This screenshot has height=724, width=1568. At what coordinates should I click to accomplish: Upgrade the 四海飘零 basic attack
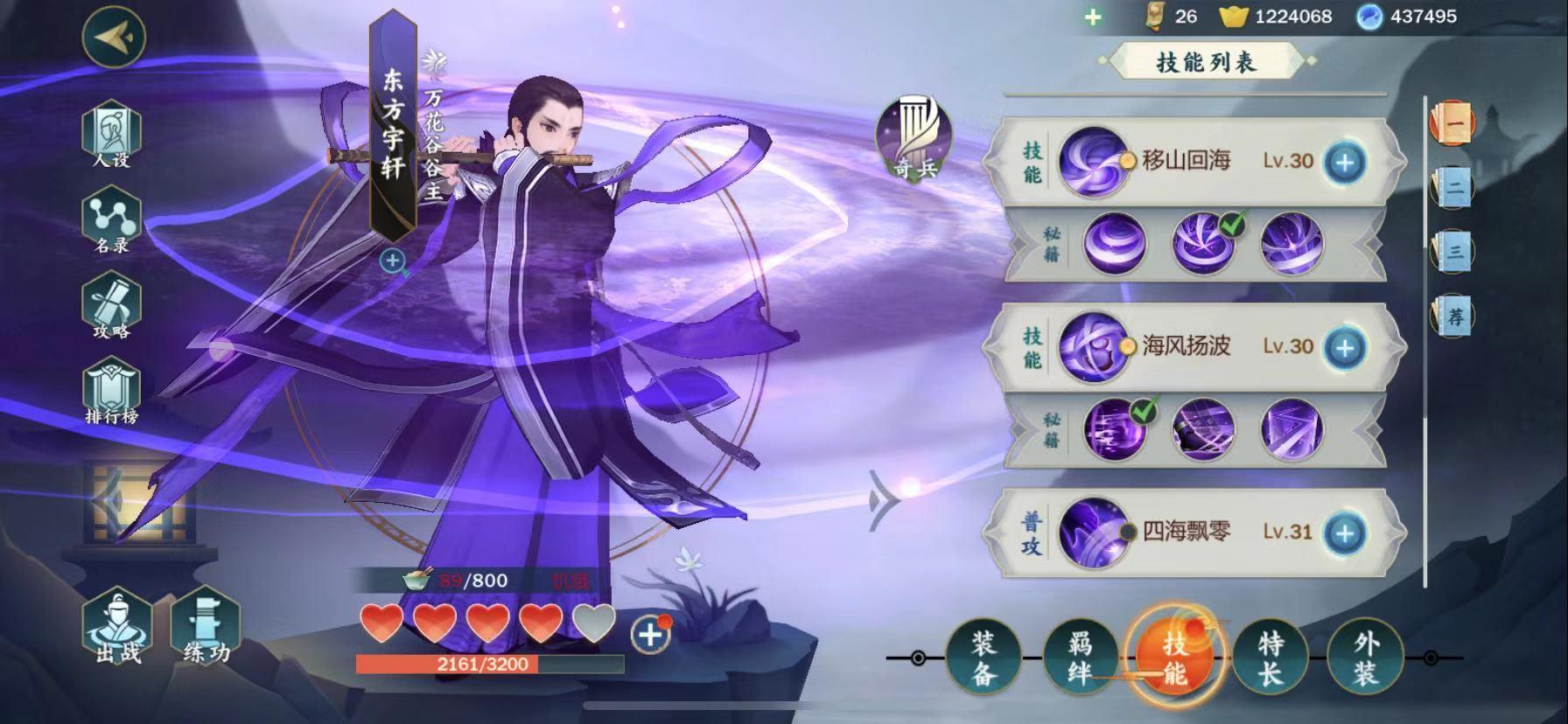(x=1345, y=533)
